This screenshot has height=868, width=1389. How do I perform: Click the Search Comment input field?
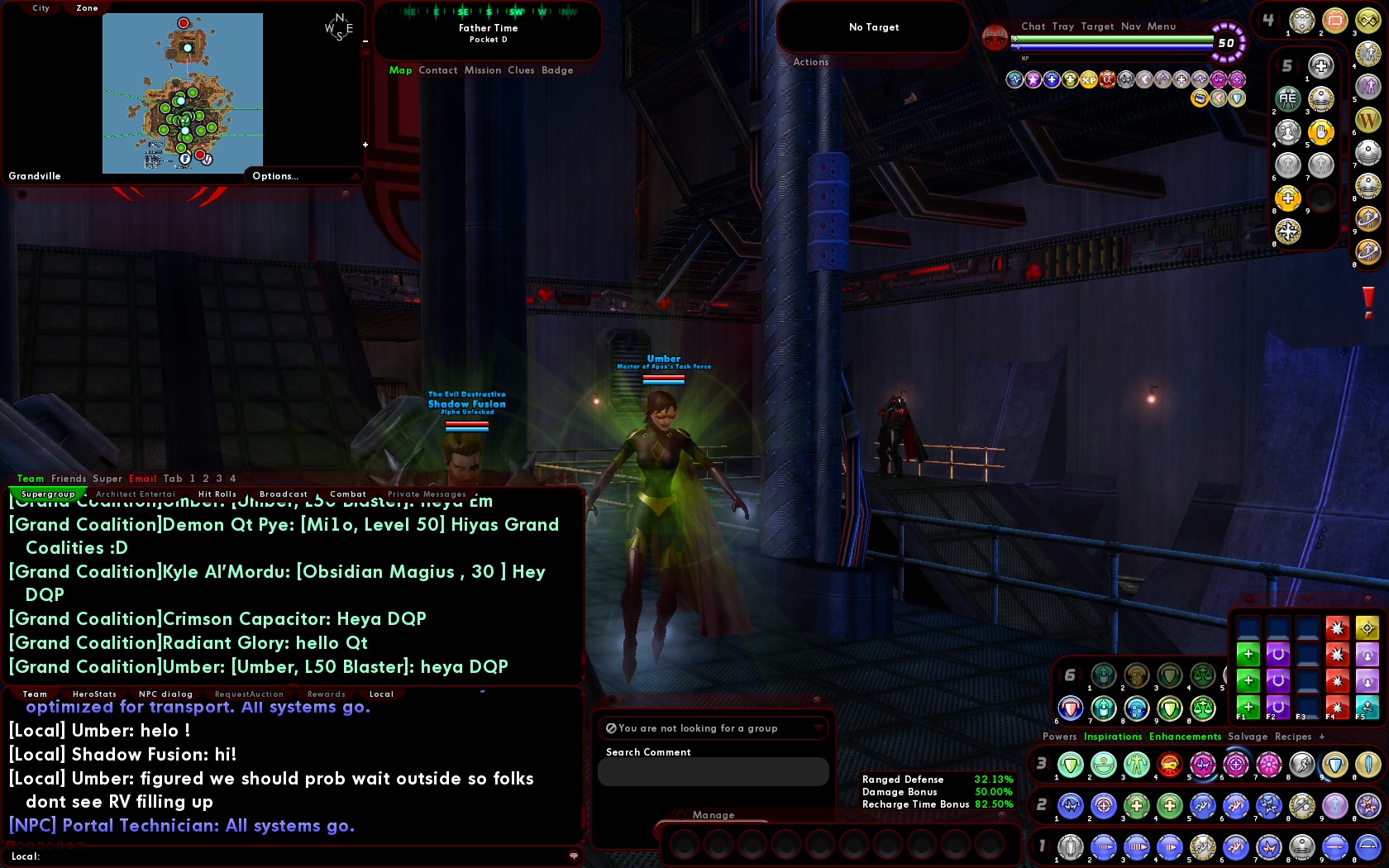click(713, 770)
